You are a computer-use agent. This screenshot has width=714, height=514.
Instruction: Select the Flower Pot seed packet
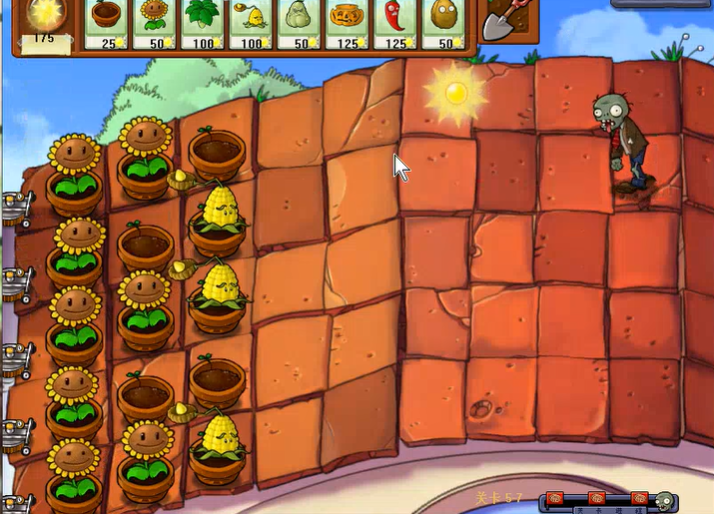(107, 22)
